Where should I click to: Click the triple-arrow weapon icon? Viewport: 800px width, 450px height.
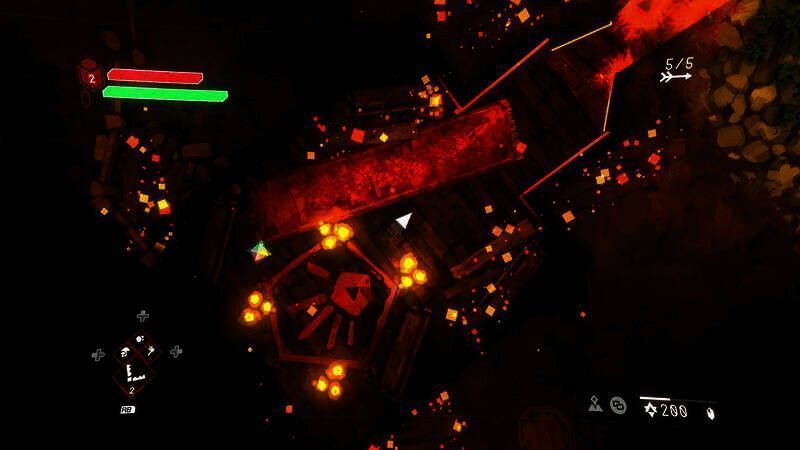(x=676, y=76)
